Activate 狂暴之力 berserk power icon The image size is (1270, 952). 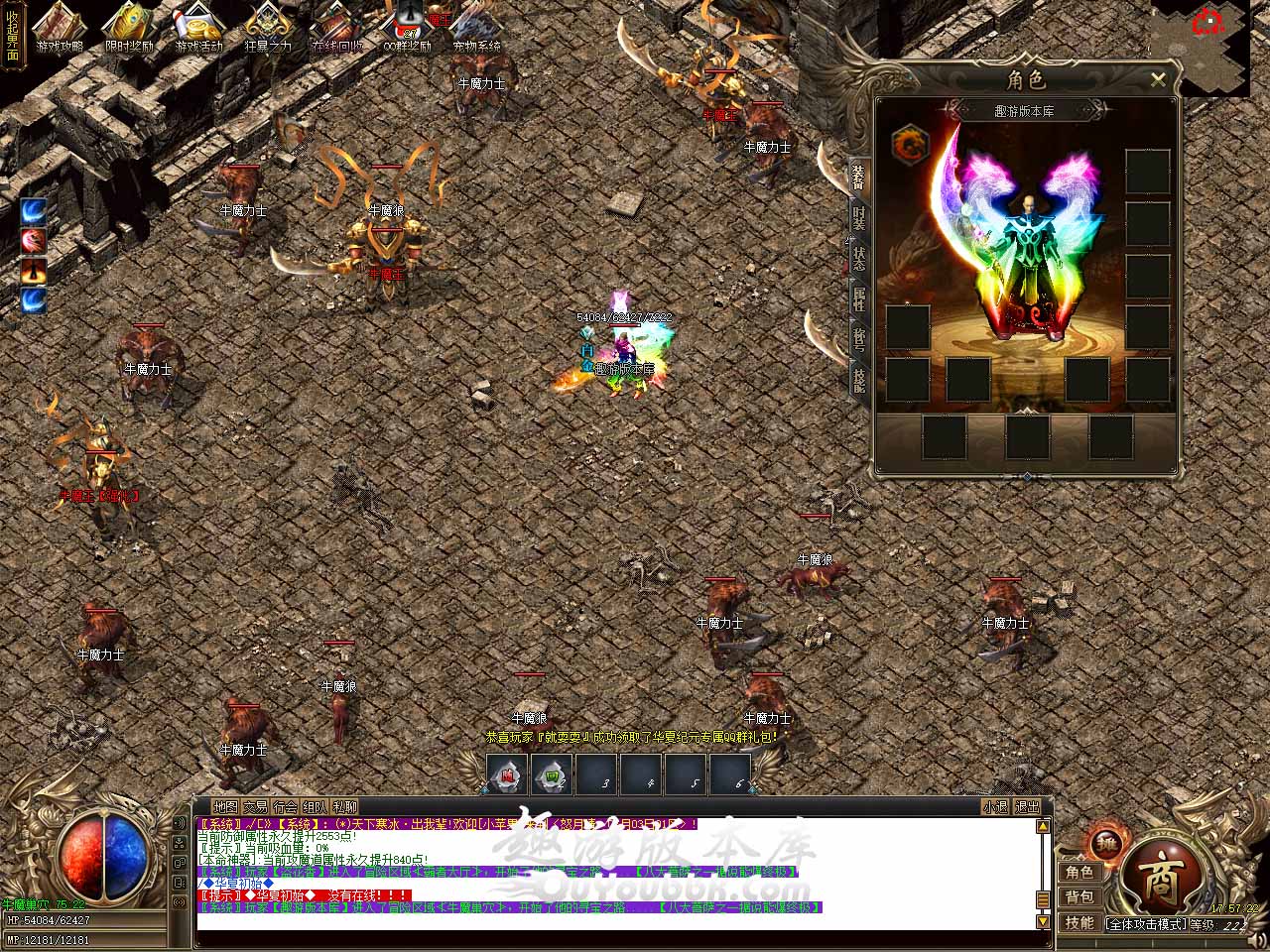[x=268, y=28]
